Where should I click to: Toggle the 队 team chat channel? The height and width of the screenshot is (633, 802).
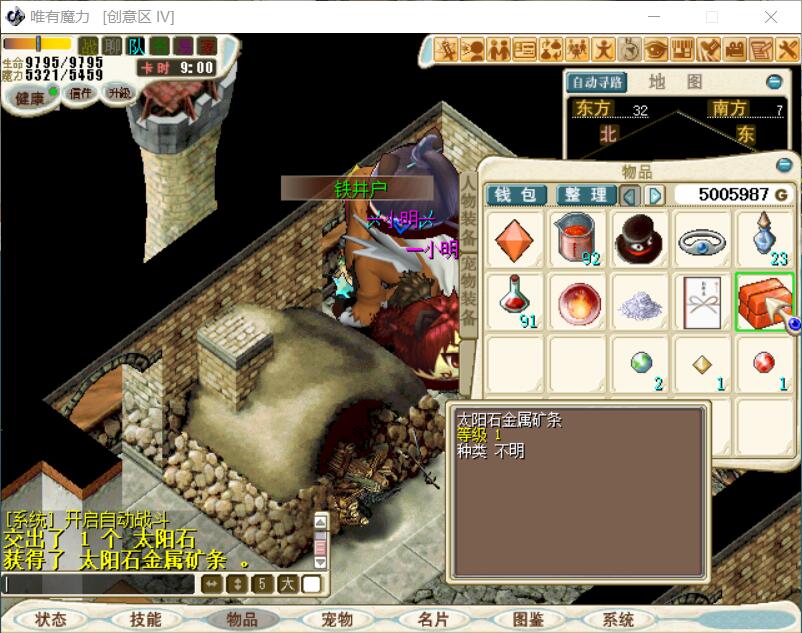tap(136, 46)
